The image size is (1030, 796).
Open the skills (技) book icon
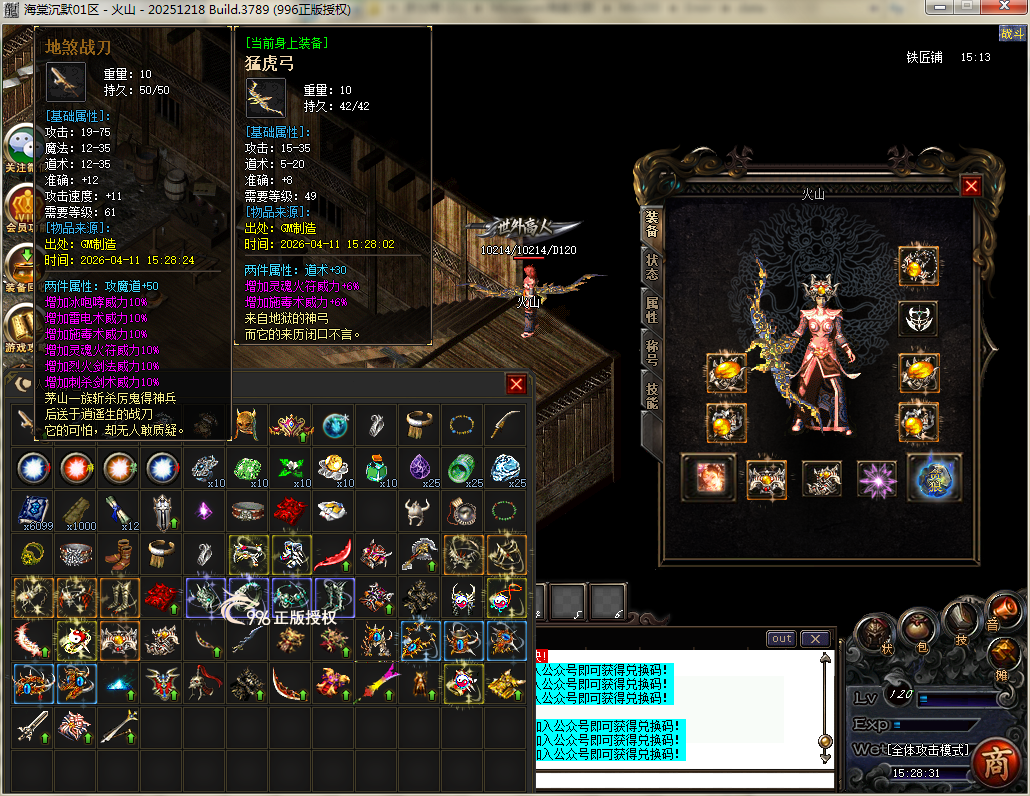click(961, 618)
